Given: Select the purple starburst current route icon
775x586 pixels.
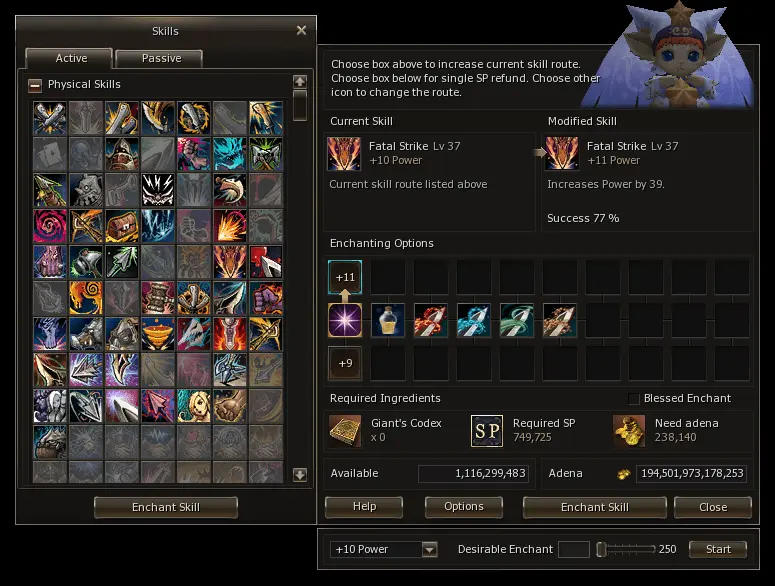Looking at the screenshot, I should (345, 320).
